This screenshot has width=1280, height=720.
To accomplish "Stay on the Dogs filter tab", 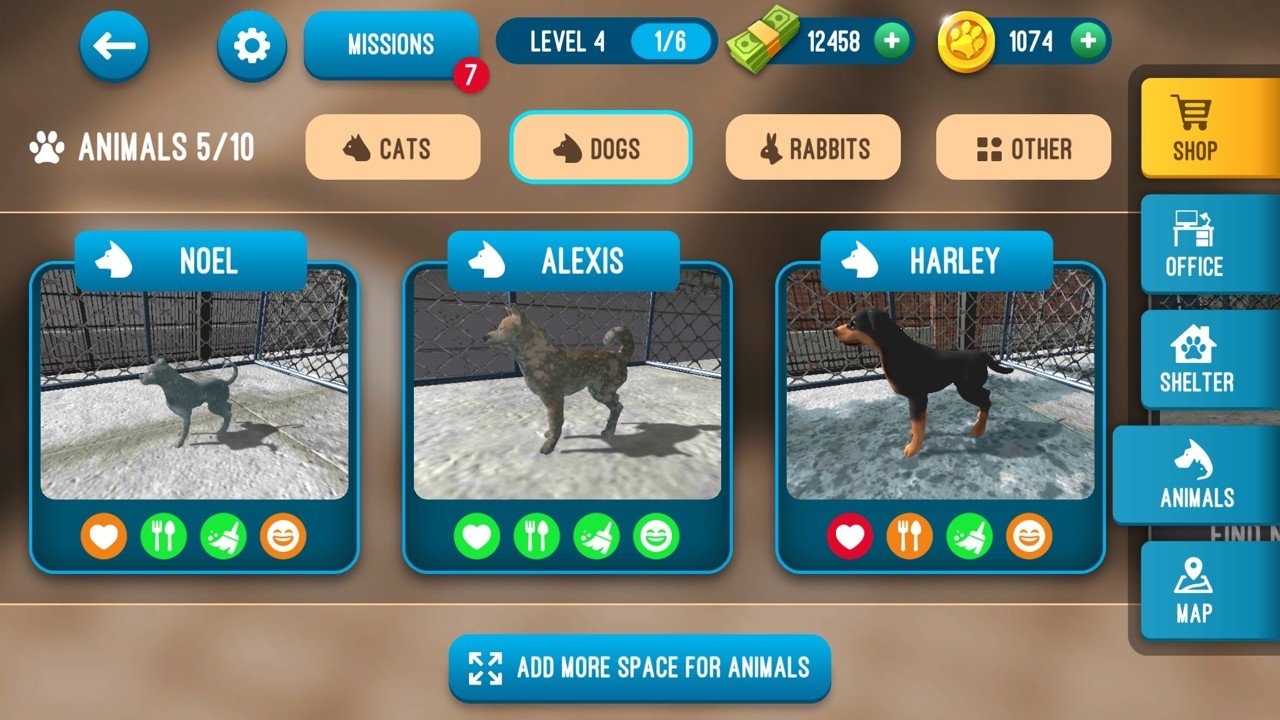I will [600, 147].
